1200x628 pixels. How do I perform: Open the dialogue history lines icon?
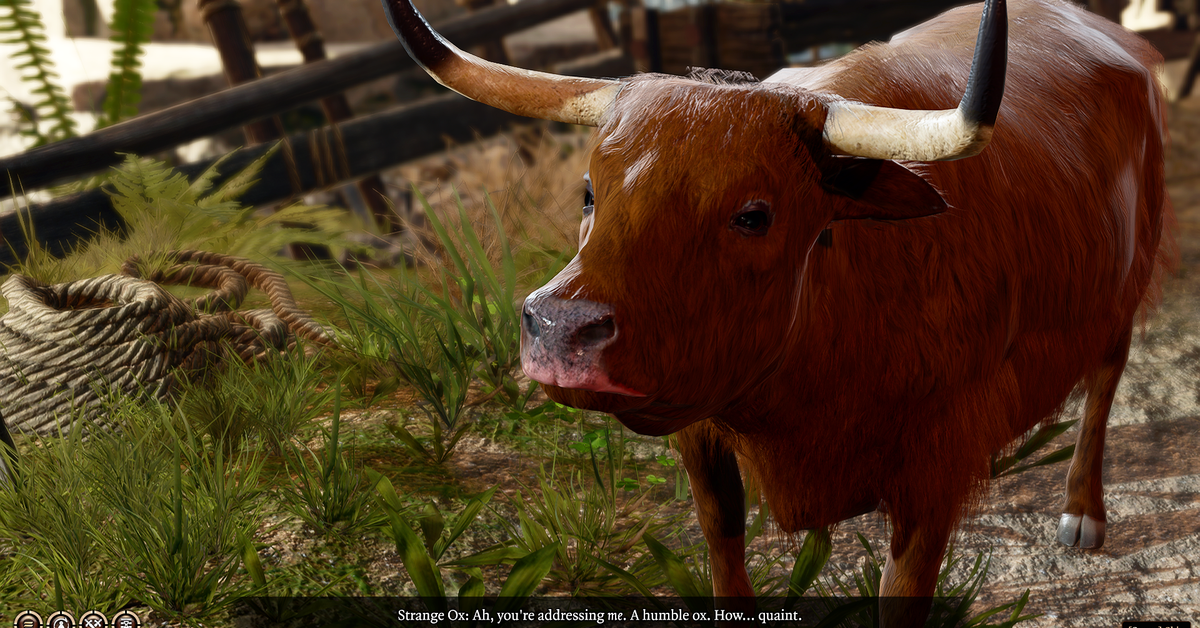[27, 620]
